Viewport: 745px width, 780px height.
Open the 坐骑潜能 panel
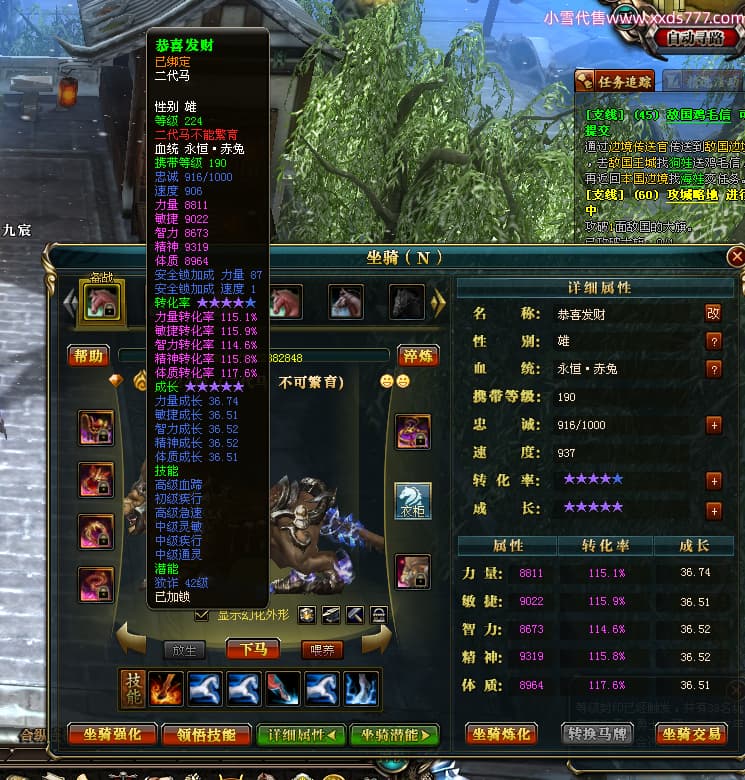(x=397, y=735)
